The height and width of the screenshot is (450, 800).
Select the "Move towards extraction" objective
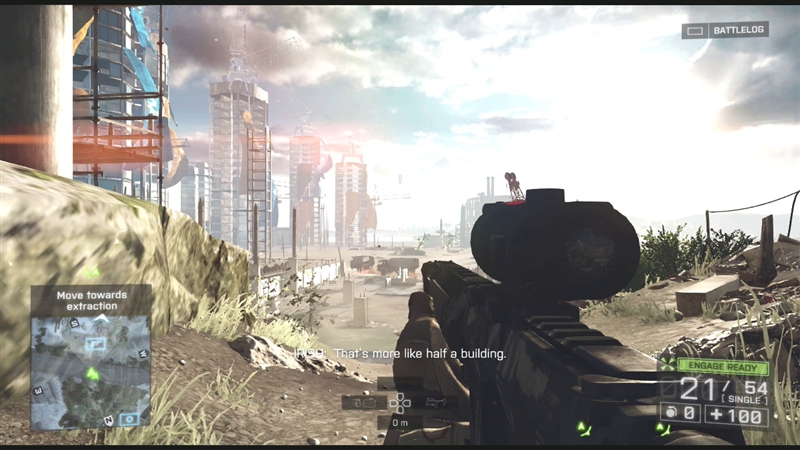click(90, 299)
